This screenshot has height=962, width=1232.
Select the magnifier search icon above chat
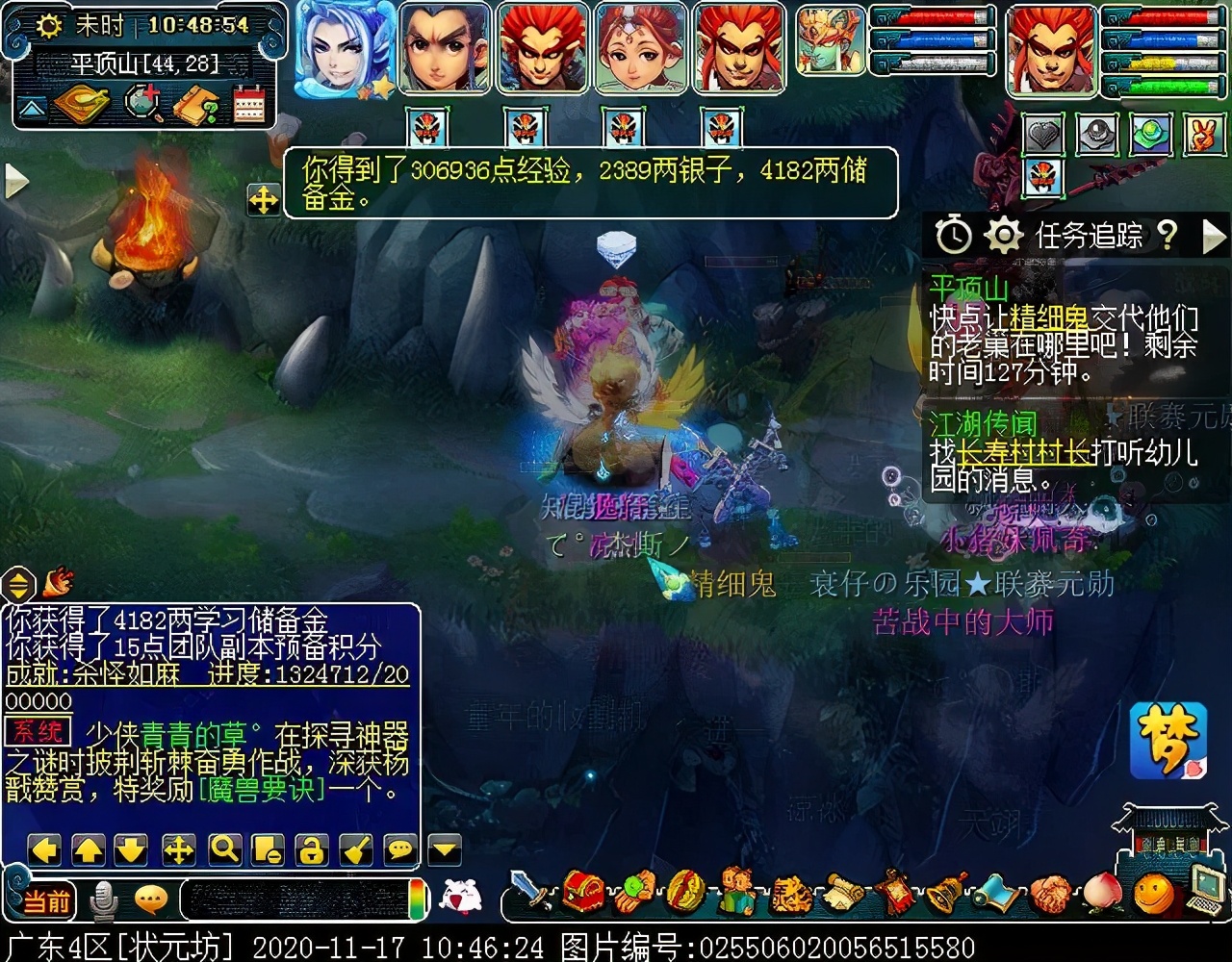(x=223, y=849)
